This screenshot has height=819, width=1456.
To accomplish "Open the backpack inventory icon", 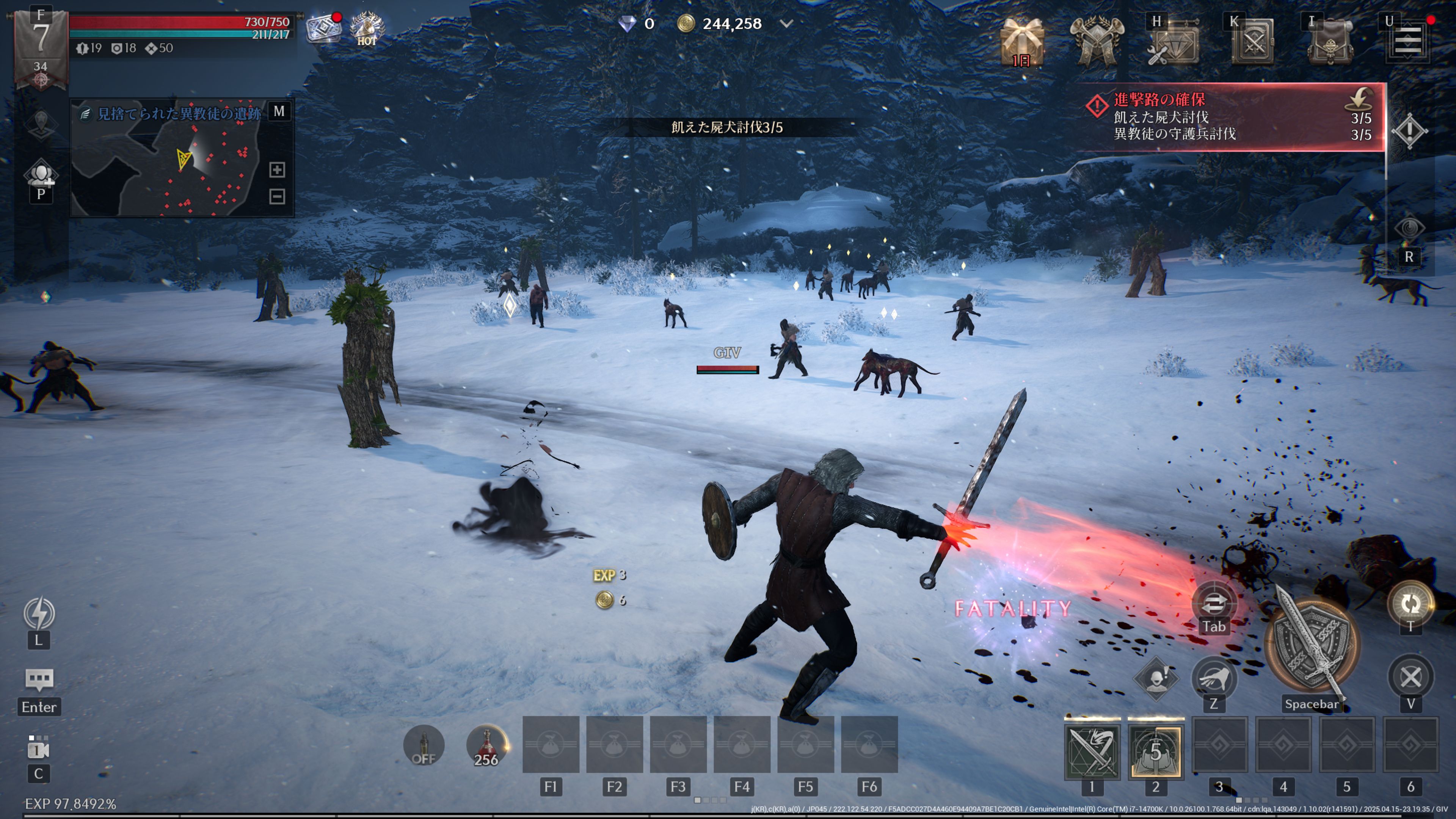I will (x=1330, y=42).
